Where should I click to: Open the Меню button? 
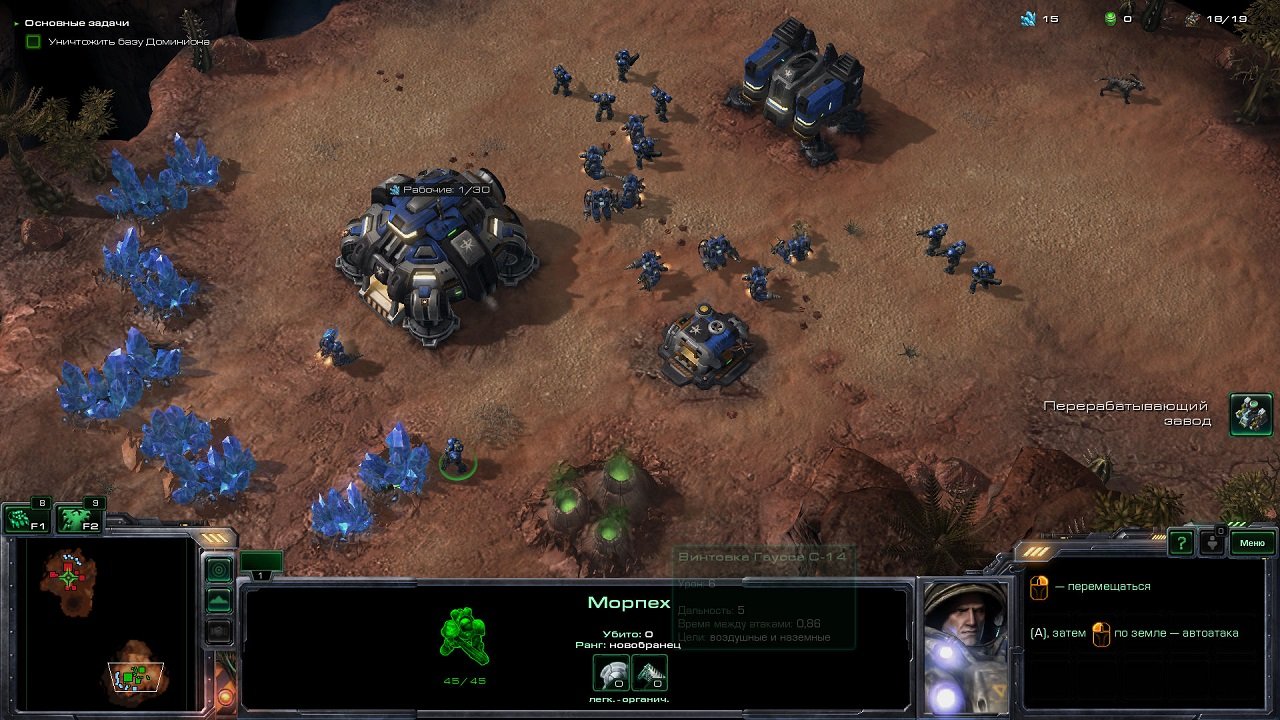click(1250, 544)
